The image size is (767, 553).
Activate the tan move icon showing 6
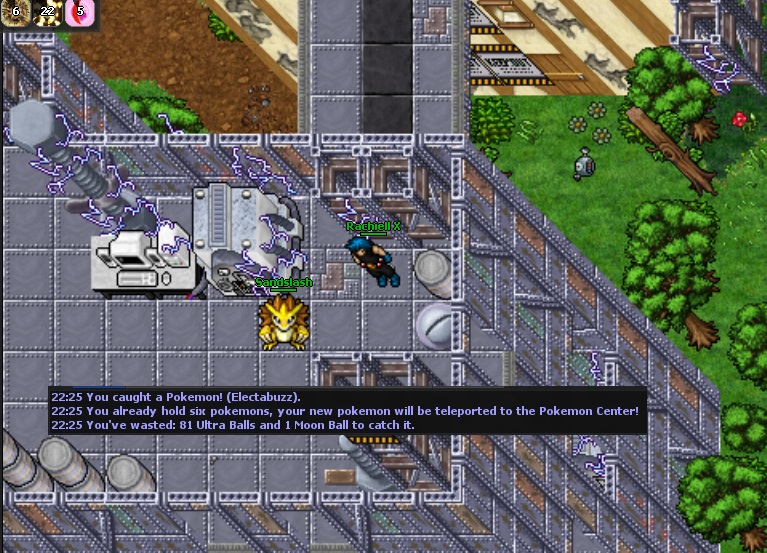[14, 12]
